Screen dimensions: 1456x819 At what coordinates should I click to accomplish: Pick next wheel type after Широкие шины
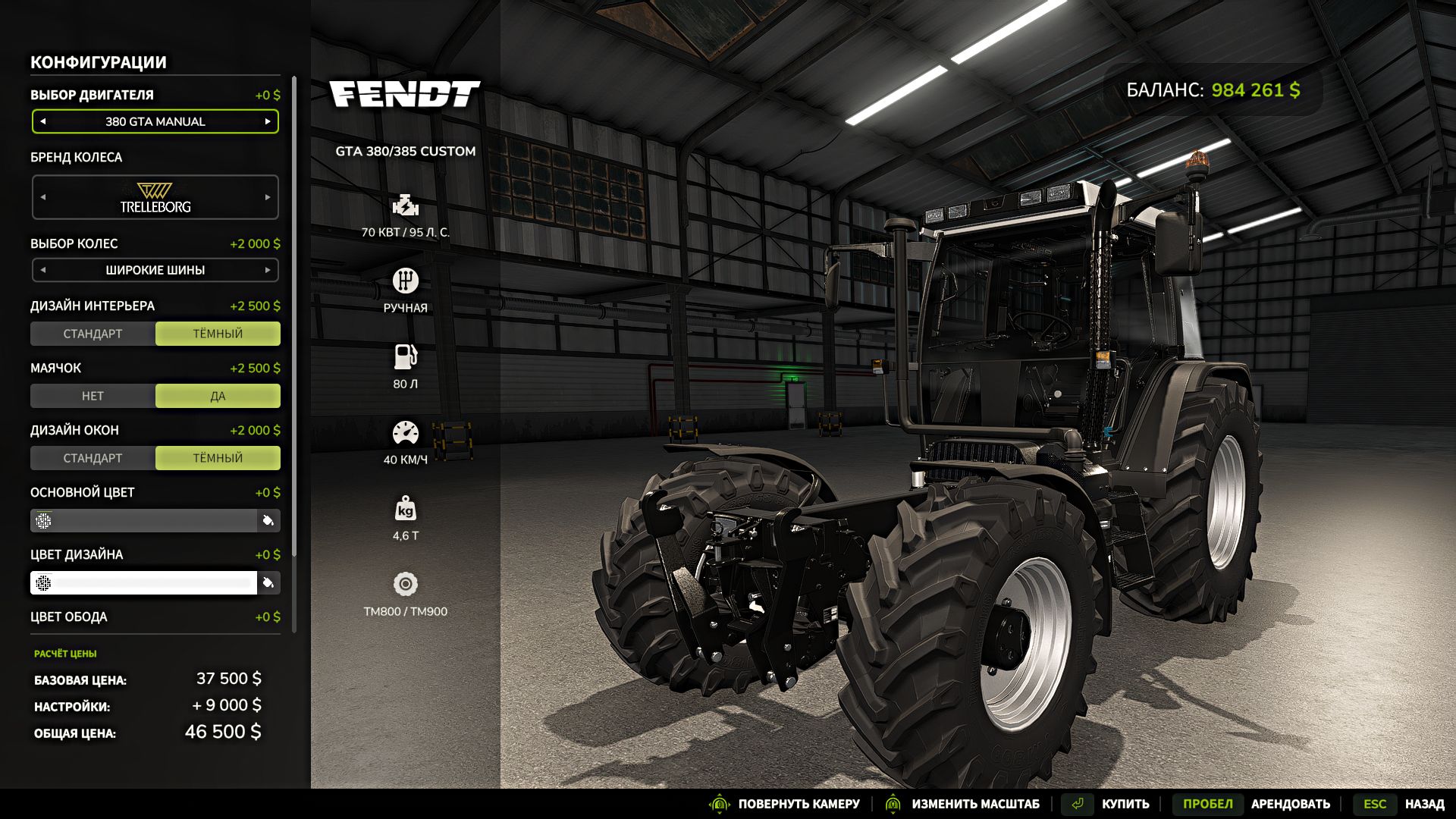[x=268, y=270]
